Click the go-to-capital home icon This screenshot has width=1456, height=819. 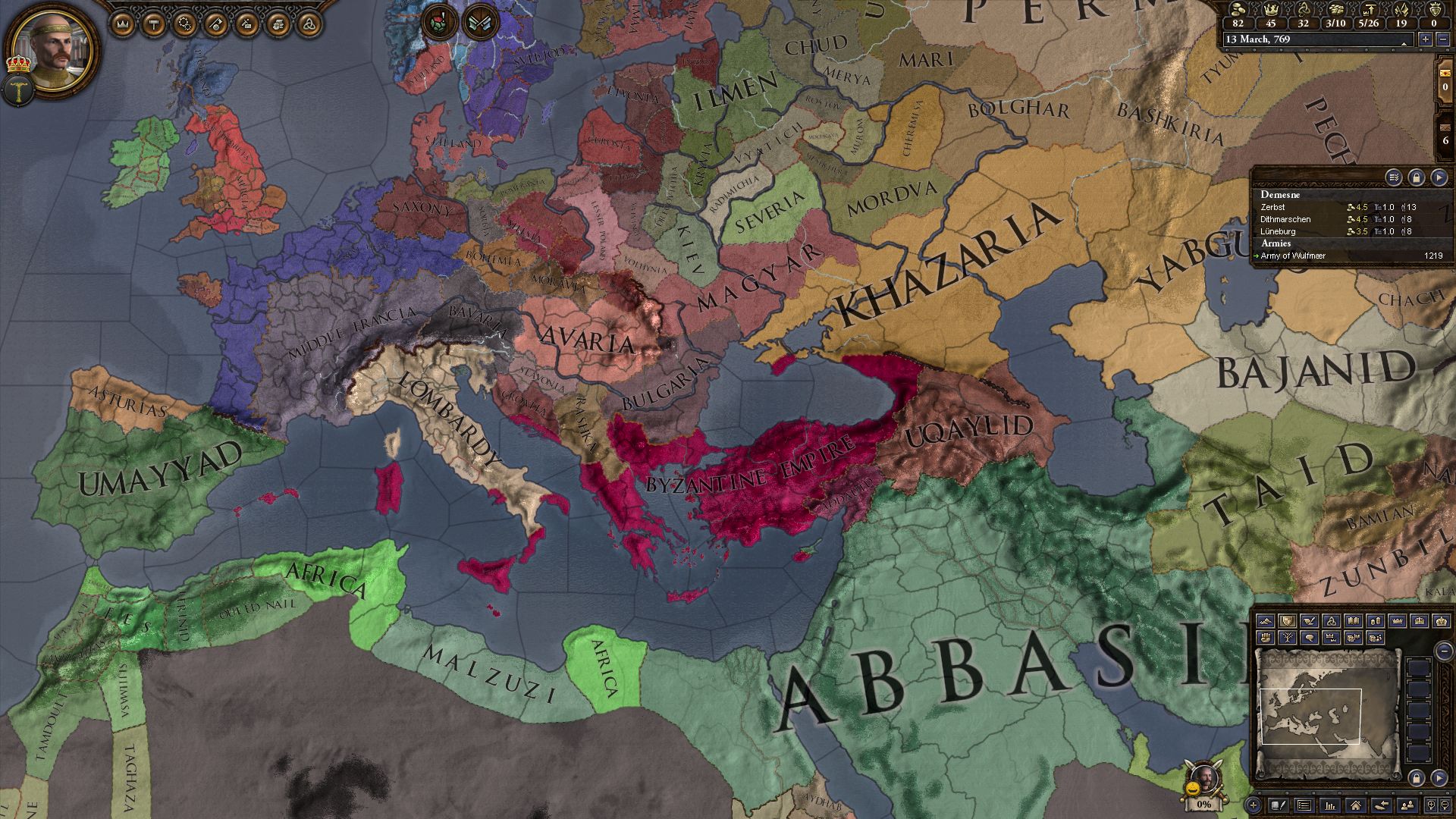coord(1355,806)
